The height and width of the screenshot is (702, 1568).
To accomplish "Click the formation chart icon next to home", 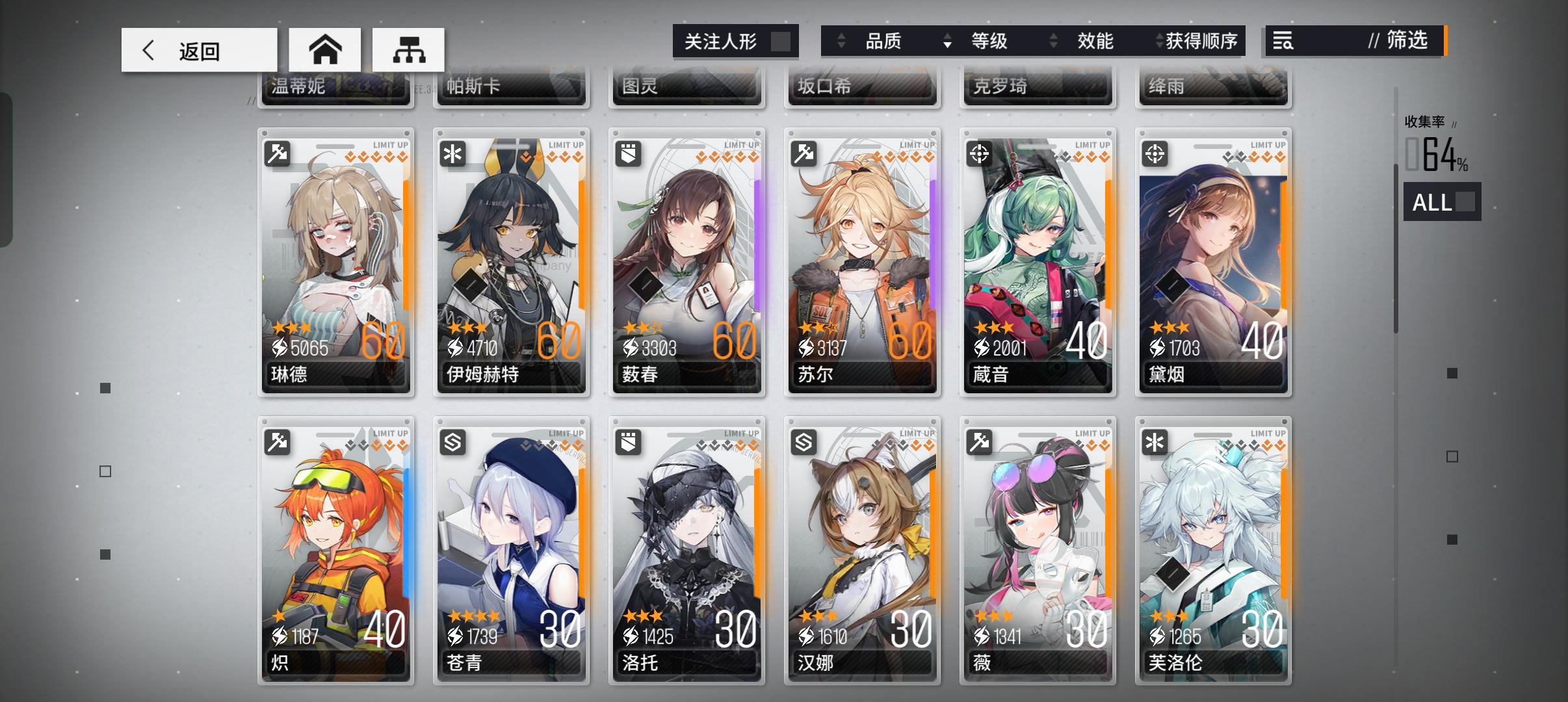I will click(408, 49).
